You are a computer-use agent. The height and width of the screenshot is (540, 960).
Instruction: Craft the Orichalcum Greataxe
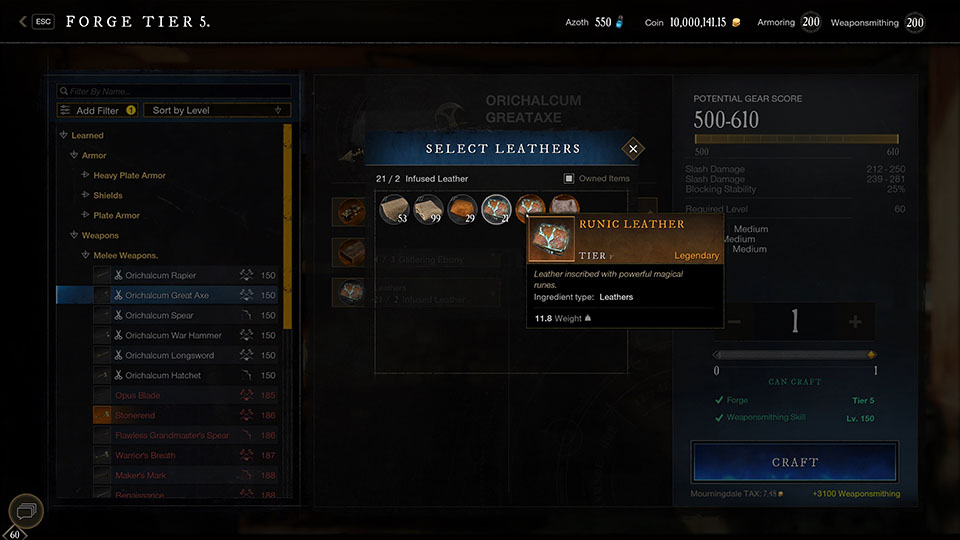pyautogui.click(x=794, y=463)
